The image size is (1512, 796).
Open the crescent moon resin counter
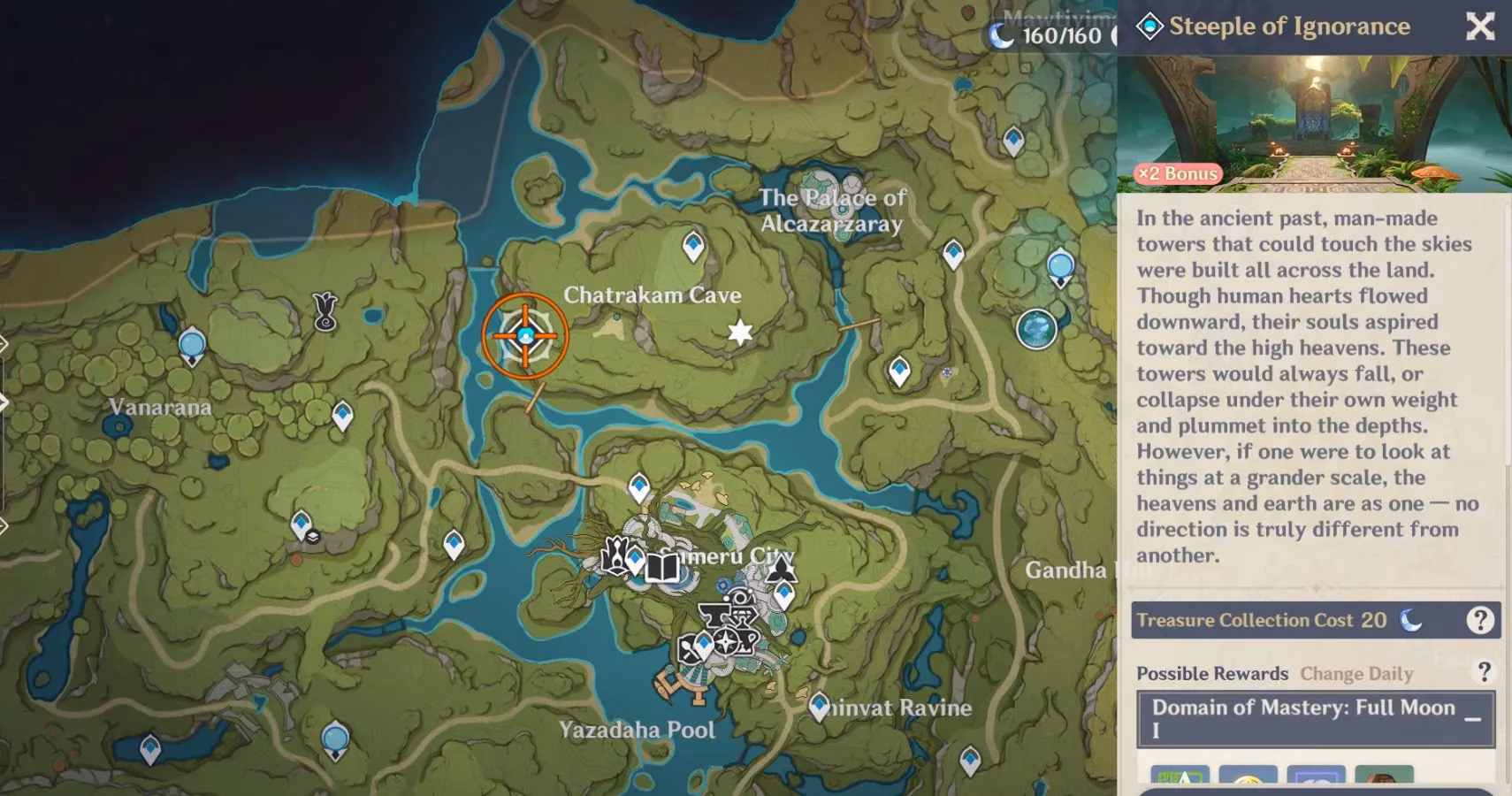[1048, 35]
